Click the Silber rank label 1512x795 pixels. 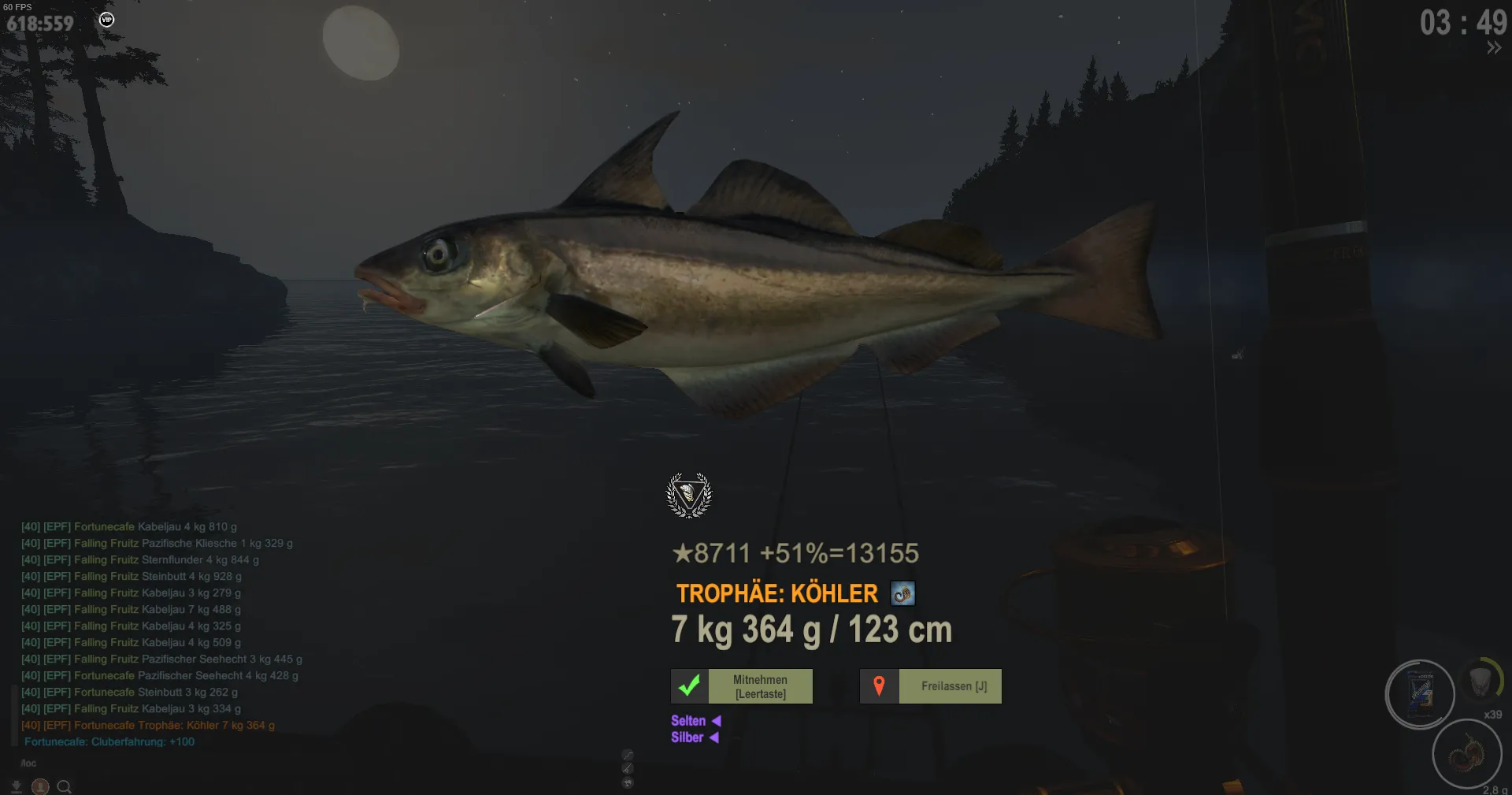(x=687, y=737)
